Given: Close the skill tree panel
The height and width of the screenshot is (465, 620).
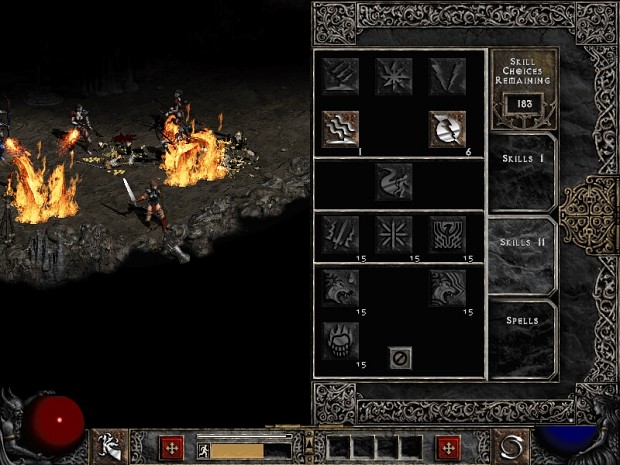Looking at the screenshot, I should tap(400, 357).
